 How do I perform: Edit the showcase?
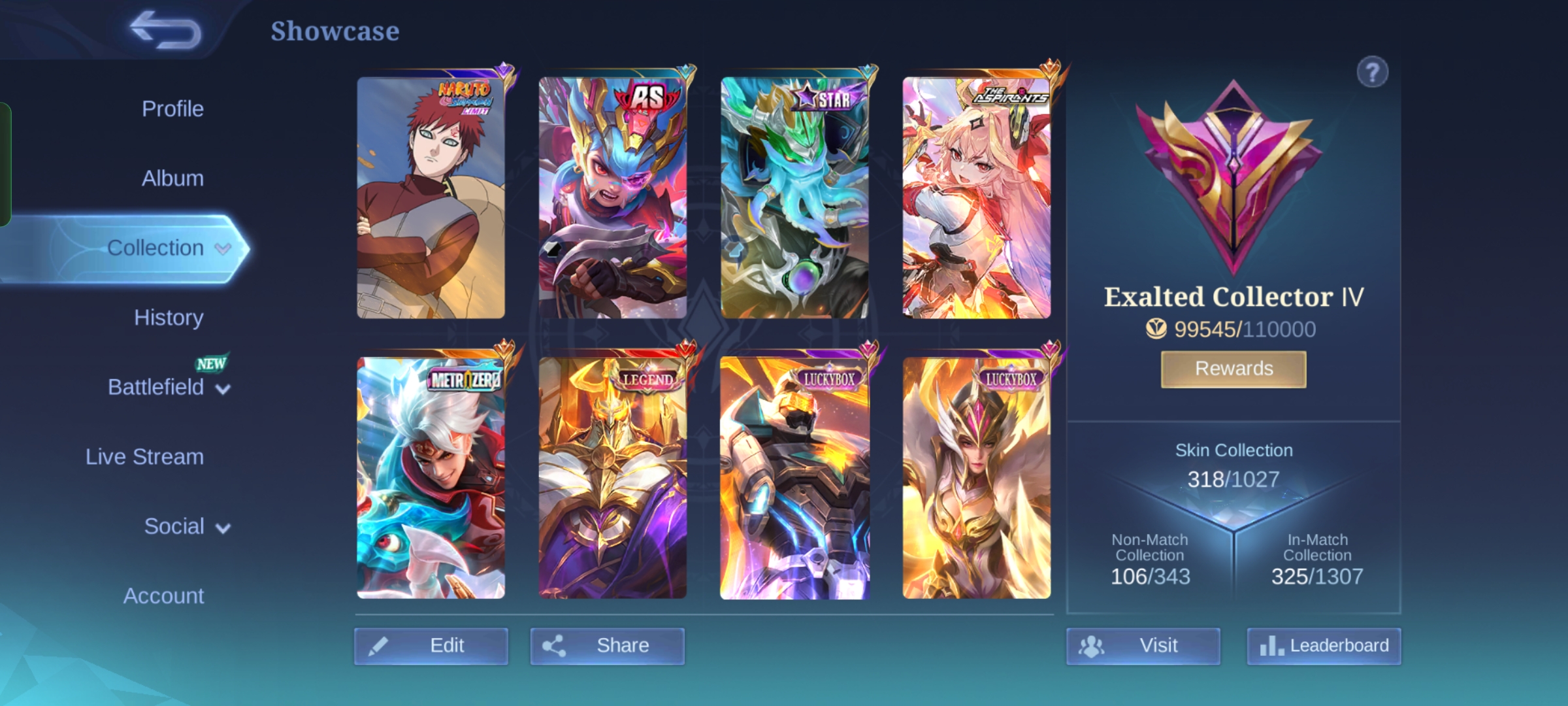click(x=431, y=646)
